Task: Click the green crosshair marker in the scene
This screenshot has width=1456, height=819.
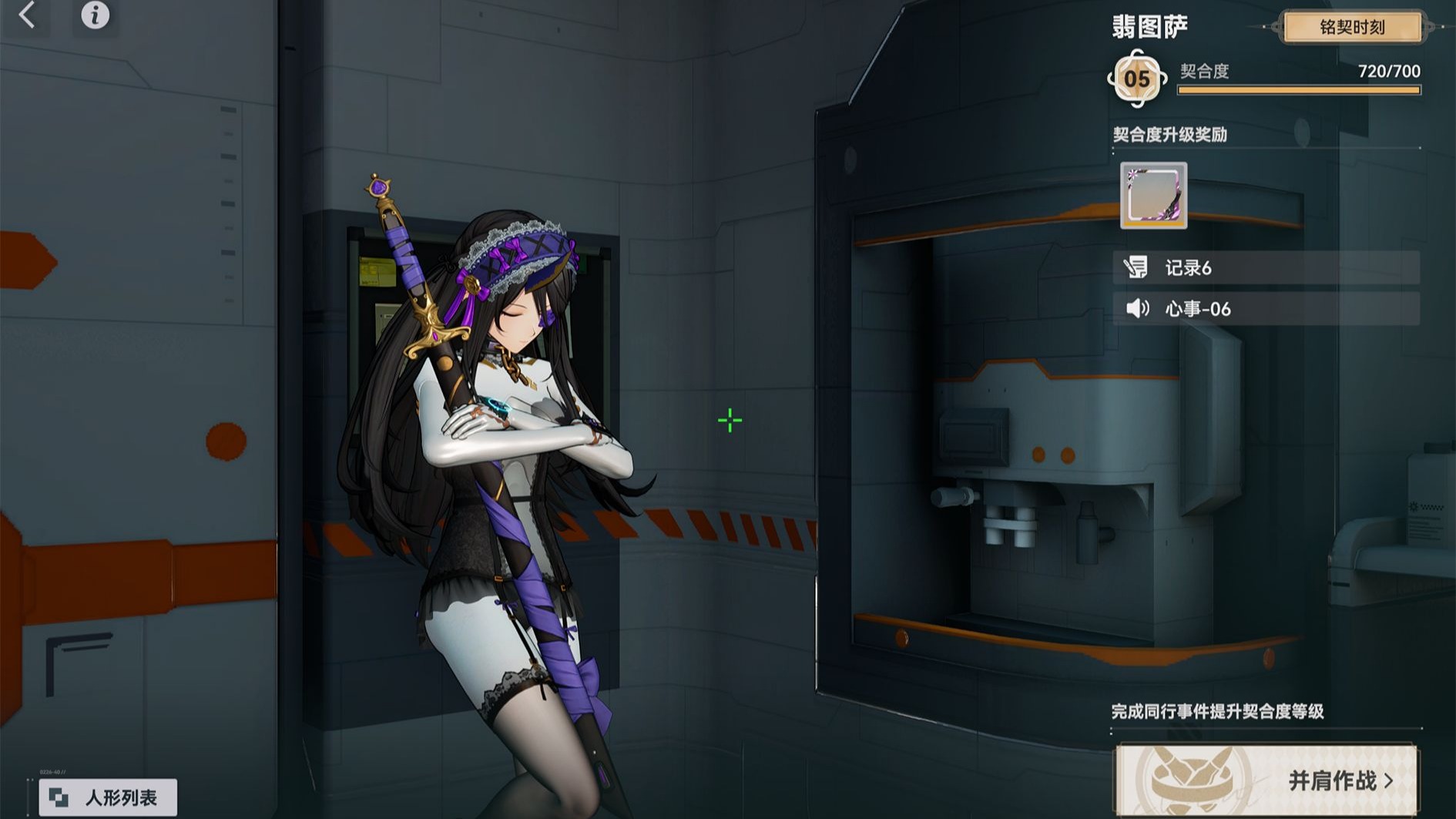Action: pyautogui.click(x=729, y=420)
